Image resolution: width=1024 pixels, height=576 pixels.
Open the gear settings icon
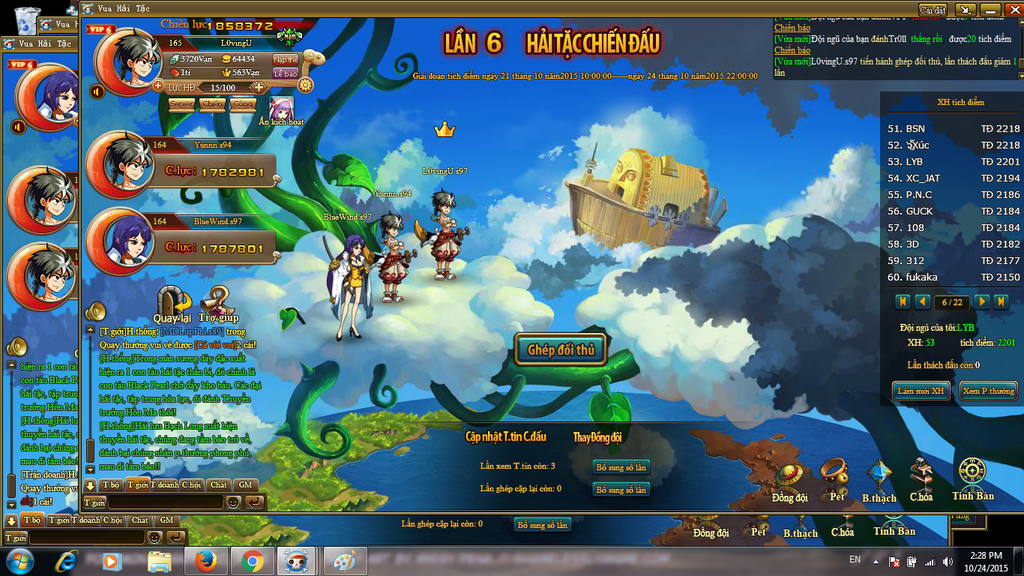(306, 85)
